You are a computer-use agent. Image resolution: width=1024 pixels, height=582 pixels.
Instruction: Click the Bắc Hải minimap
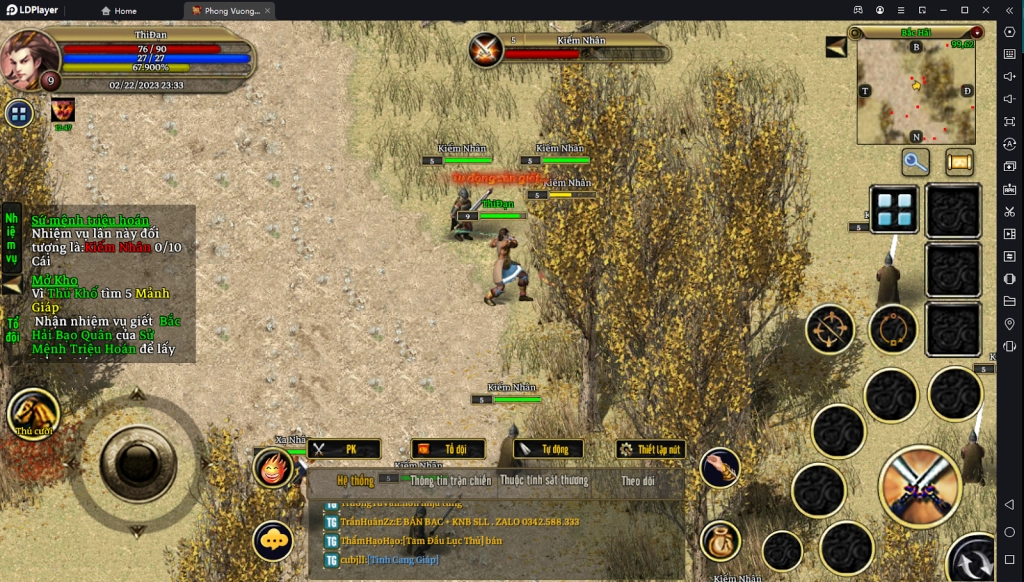click(915, 92)
